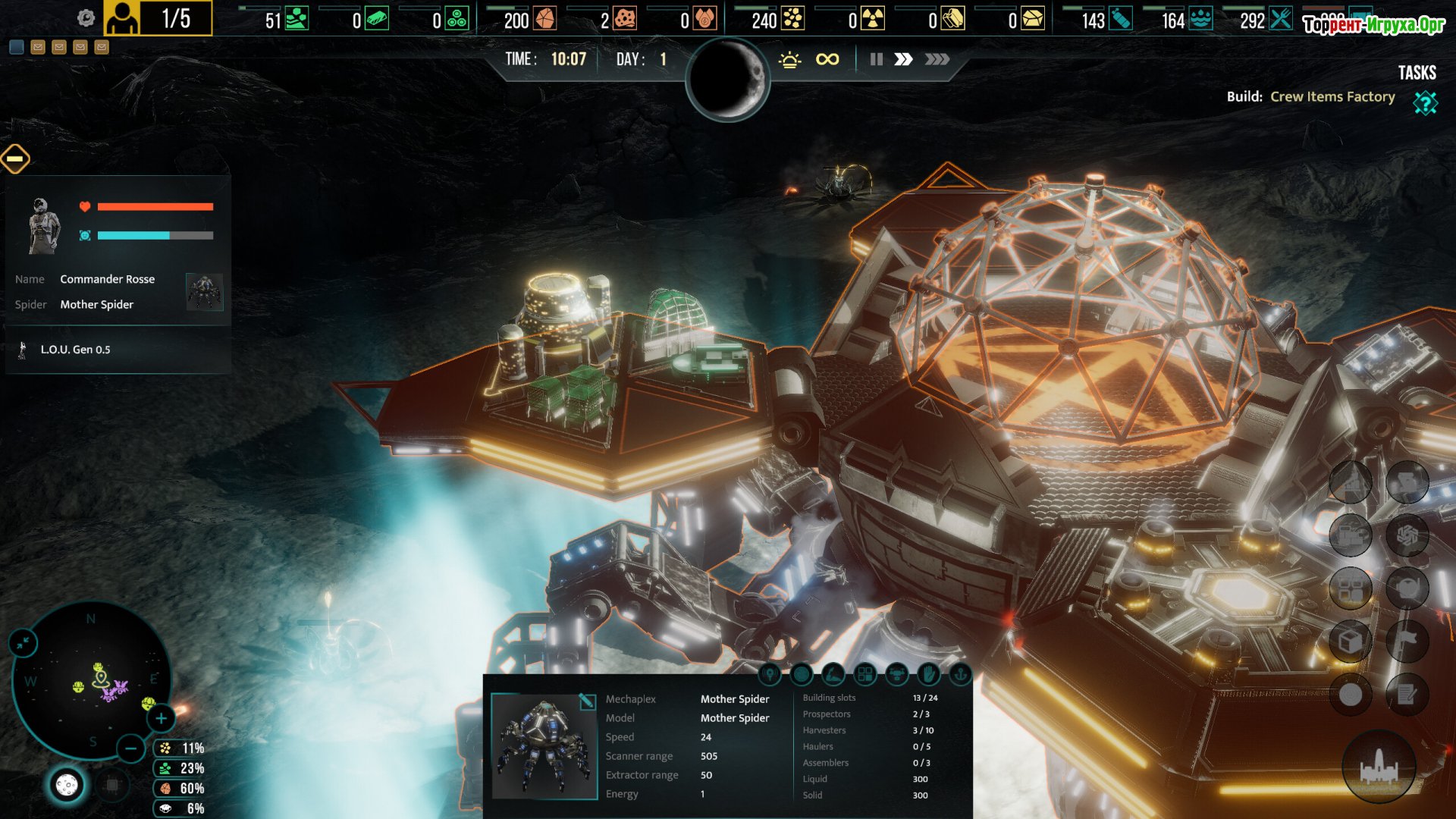Toggle minimap size with the arrows button
Image resolution: width=1456 pixels, height=819 pixels.
coord(23,643)
